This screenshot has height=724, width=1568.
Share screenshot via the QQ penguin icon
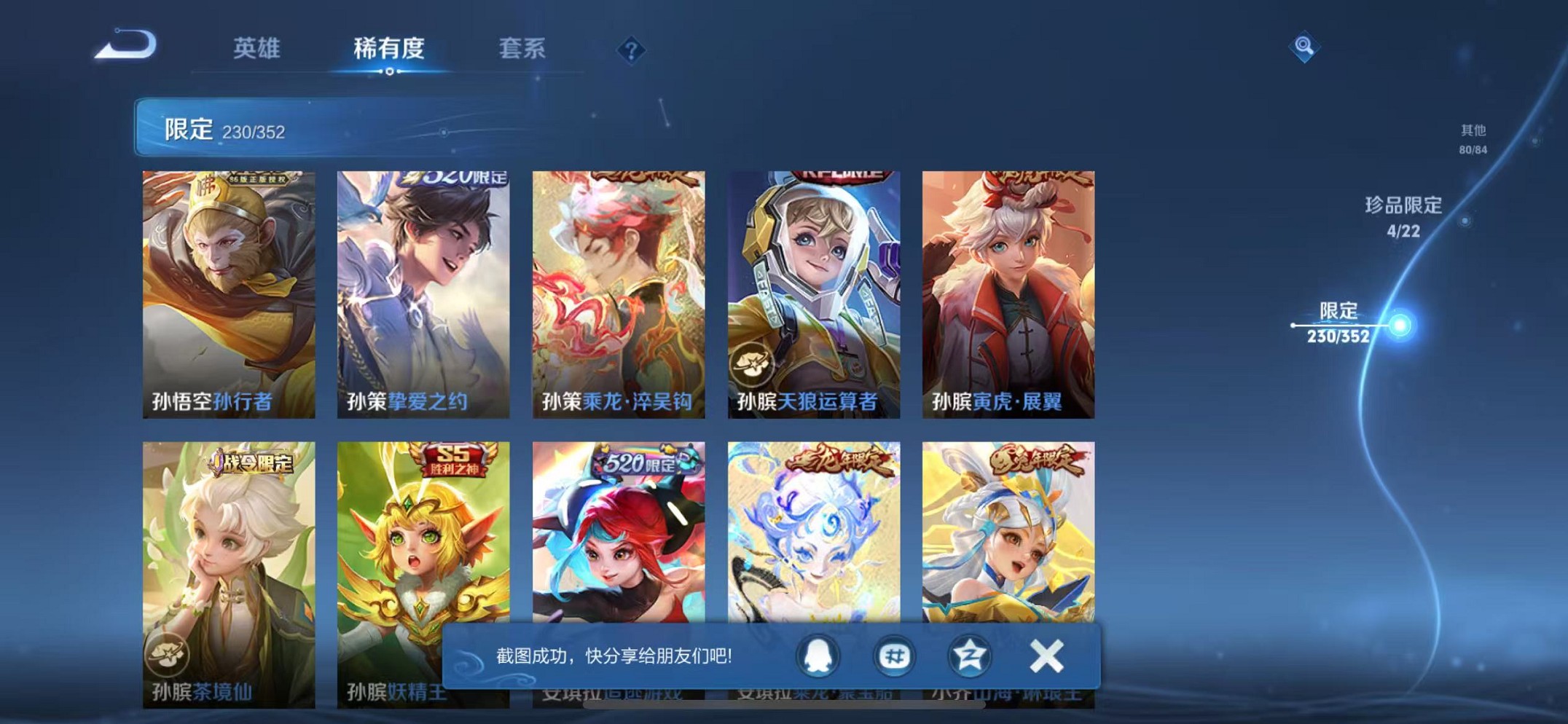(816, 656)
